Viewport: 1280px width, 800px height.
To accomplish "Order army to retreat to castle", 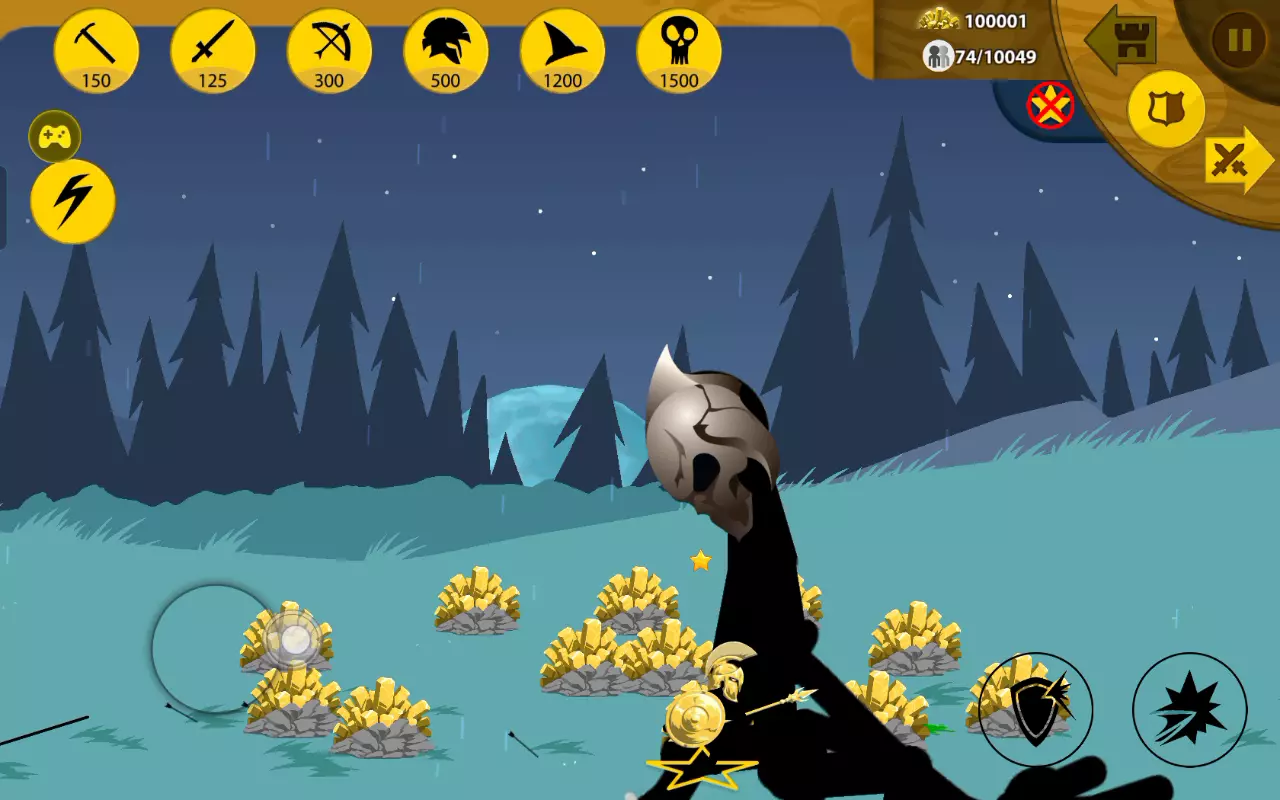I will tap(1124, 40).
